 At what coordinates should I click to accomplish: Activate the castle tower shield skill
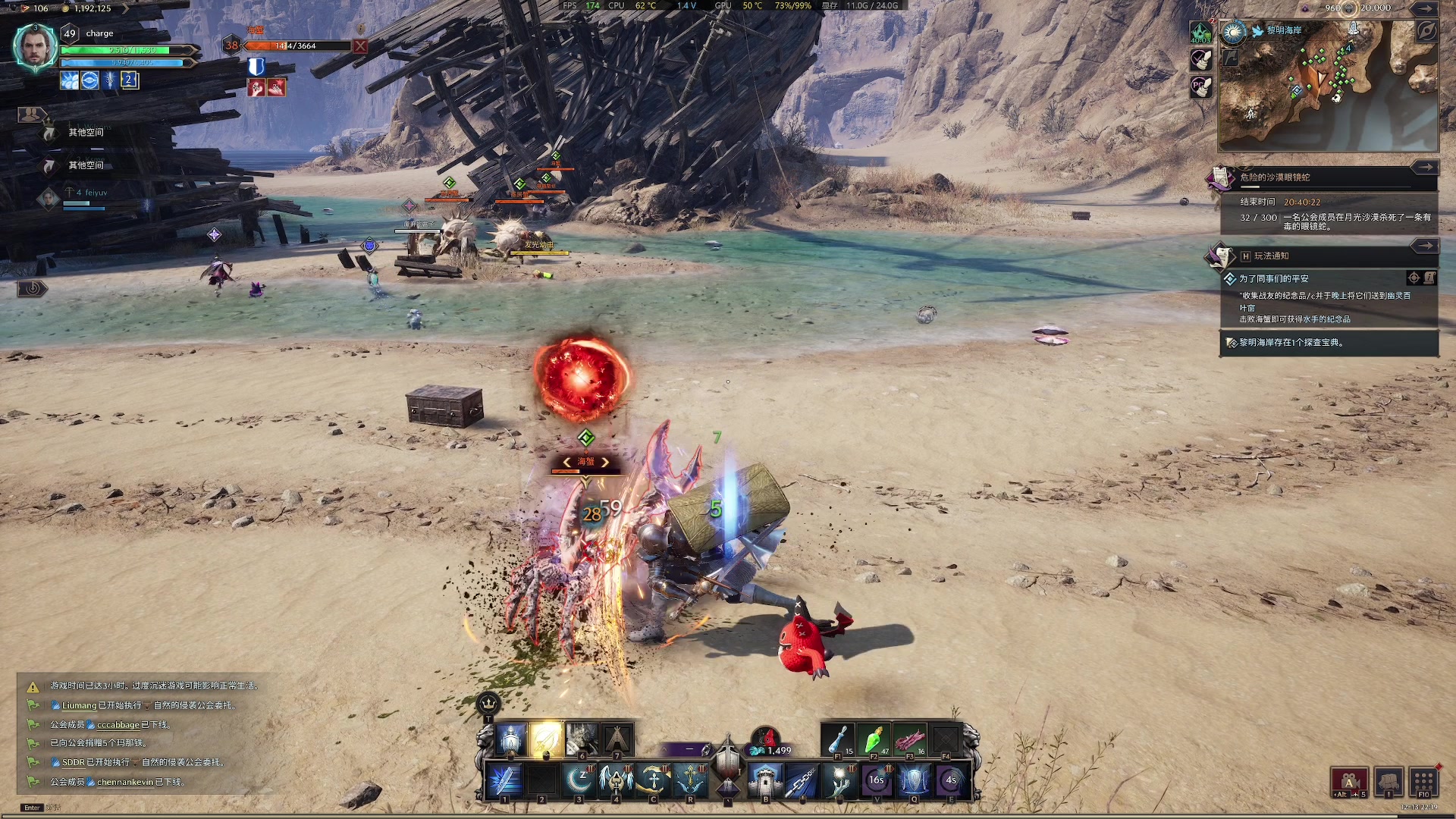pos(765,780)
